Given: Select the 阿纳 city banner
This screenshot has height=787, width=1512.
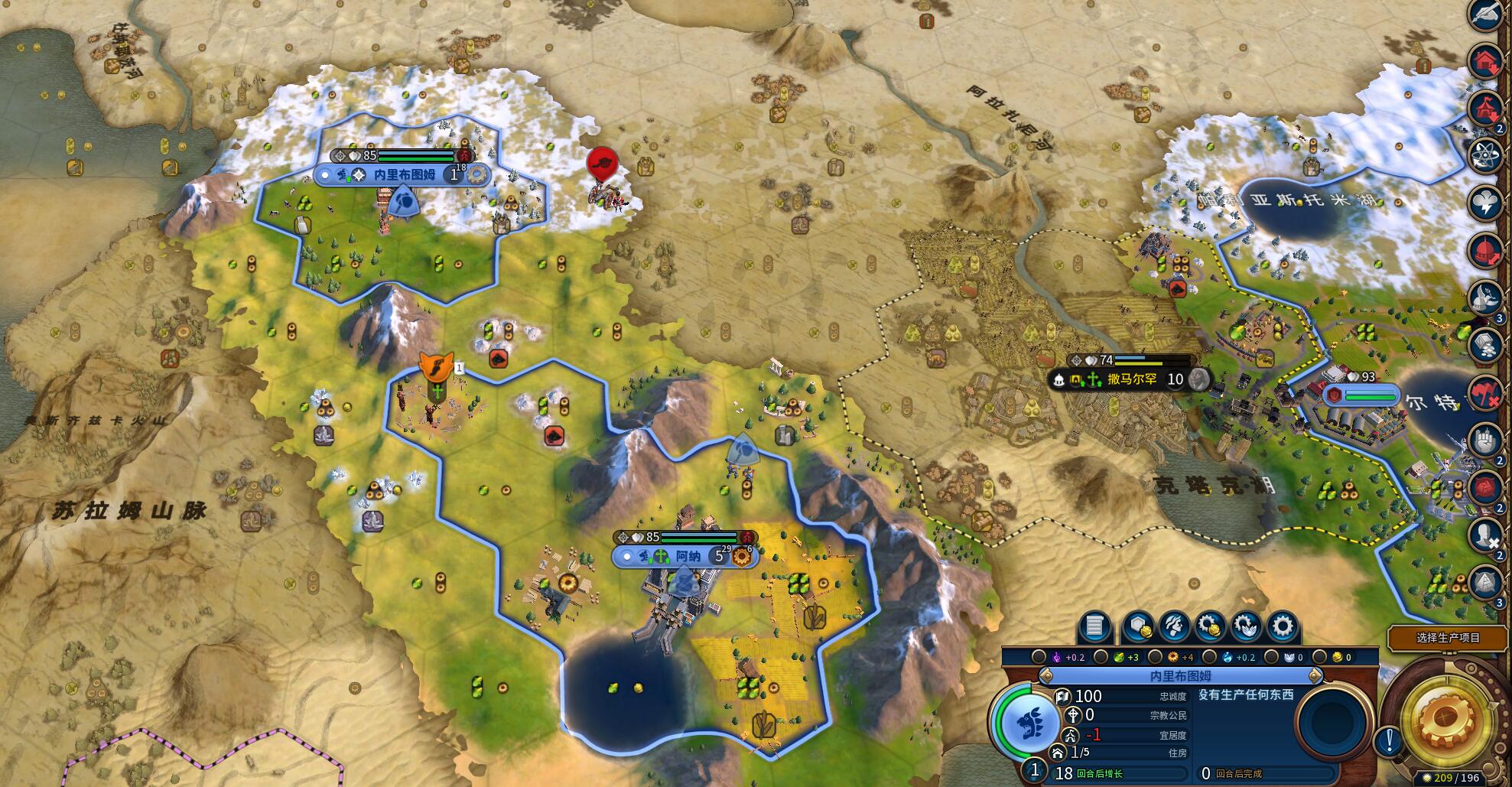Looking at the screenshot, I should 687,557.
